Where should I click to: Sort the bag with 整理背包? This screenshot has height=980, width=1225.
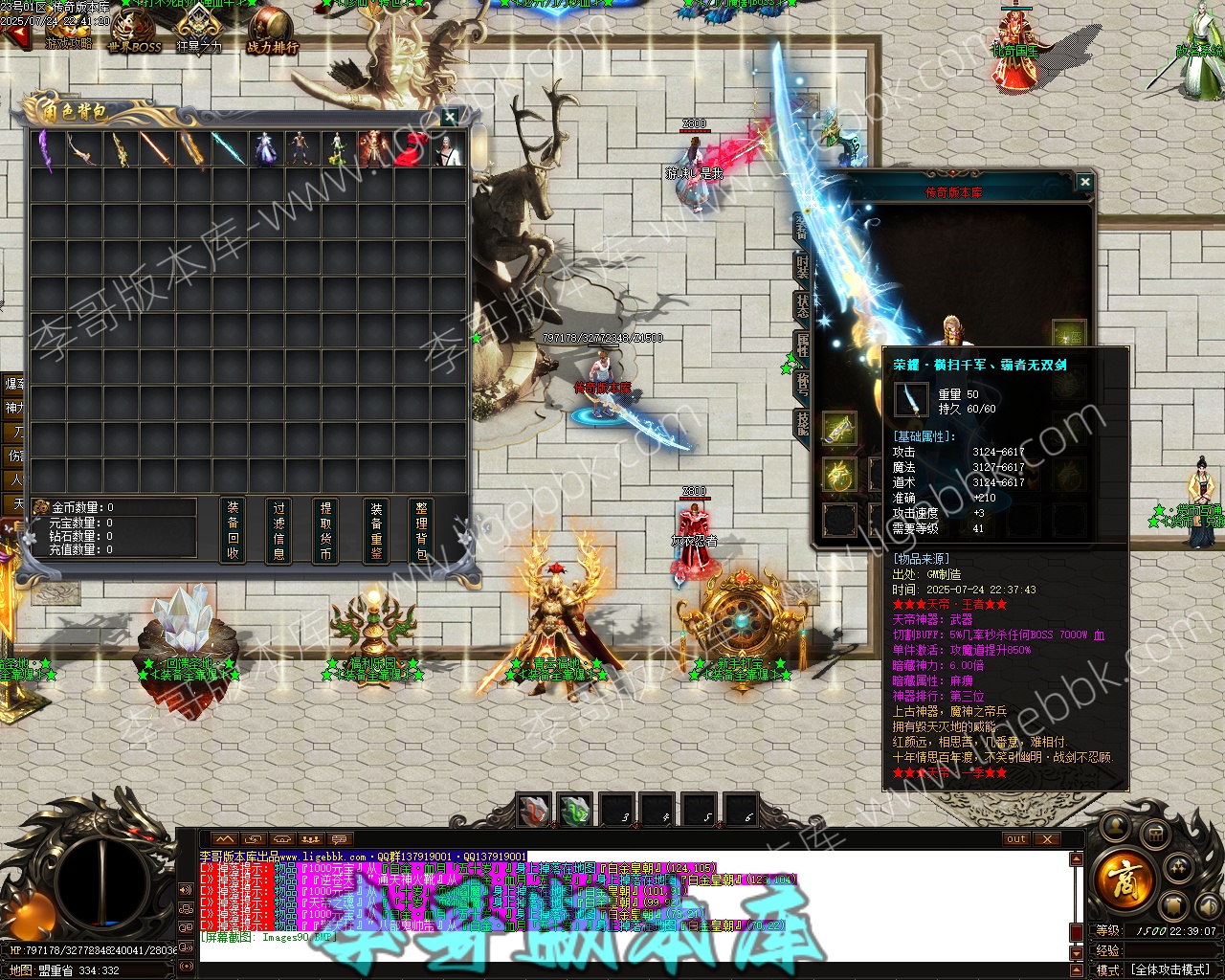click(422, 530)
